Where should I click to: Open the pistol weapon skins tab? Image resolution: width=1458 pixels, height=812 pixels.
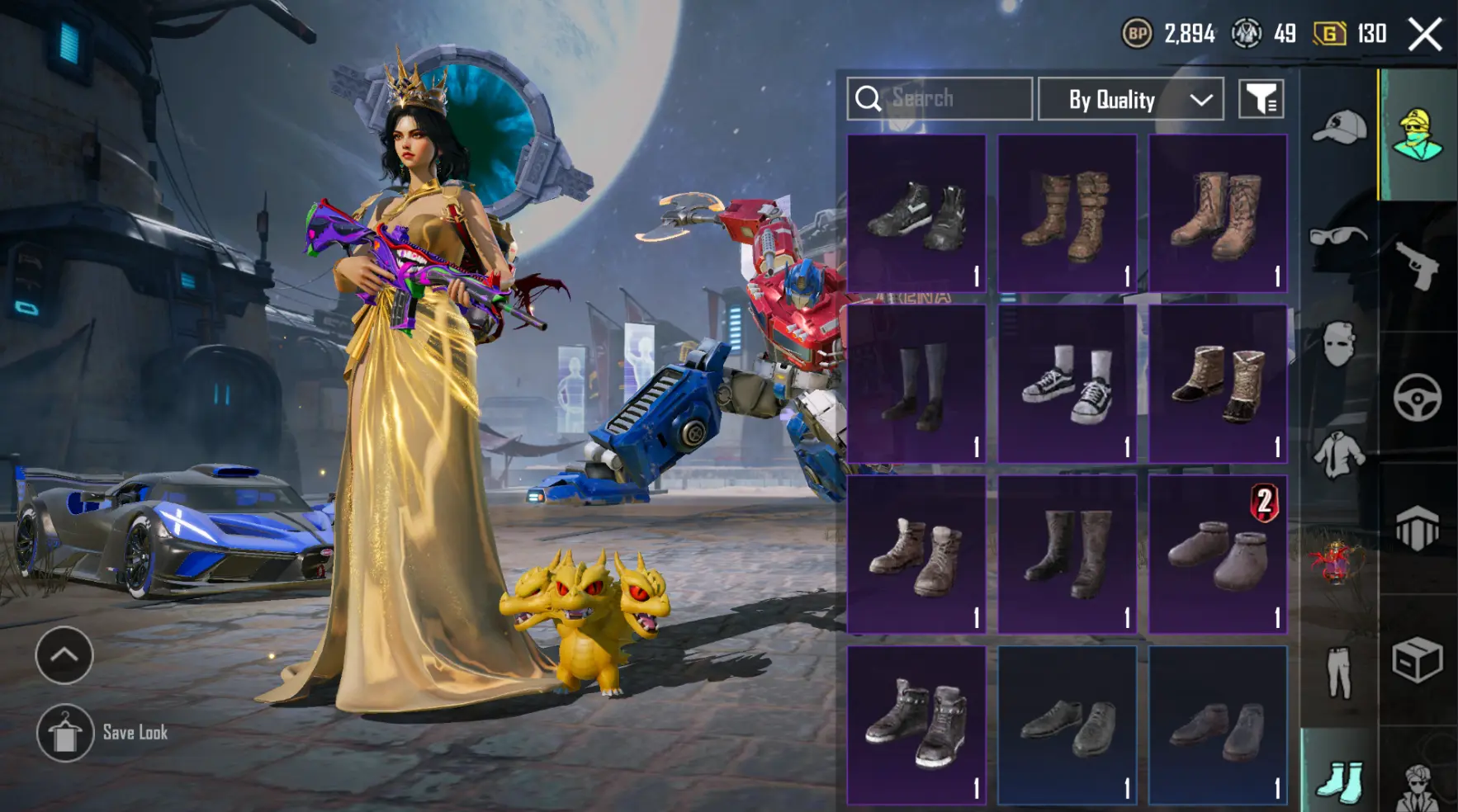pyautogui.click(x=1417, y=266)
